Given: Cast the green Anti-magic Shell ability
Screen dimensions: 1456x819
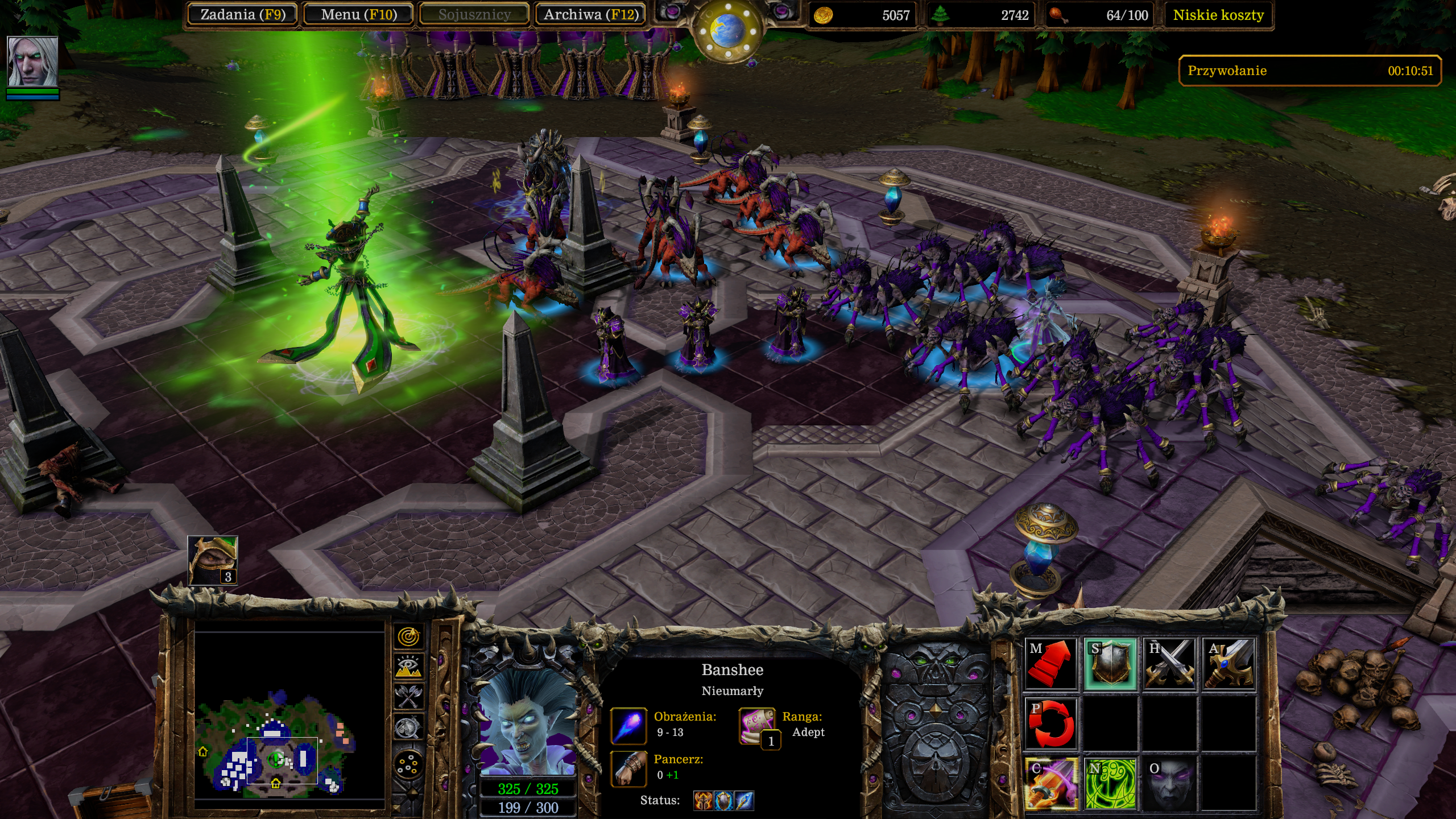Looking at the screenshot, I should 1110,783.
